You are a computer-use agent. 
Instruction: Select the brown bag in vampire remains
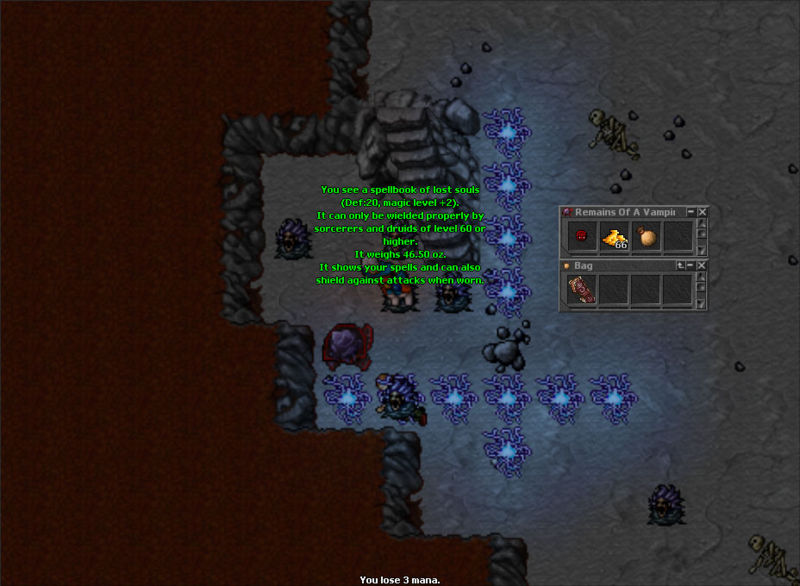pos(645,237)
